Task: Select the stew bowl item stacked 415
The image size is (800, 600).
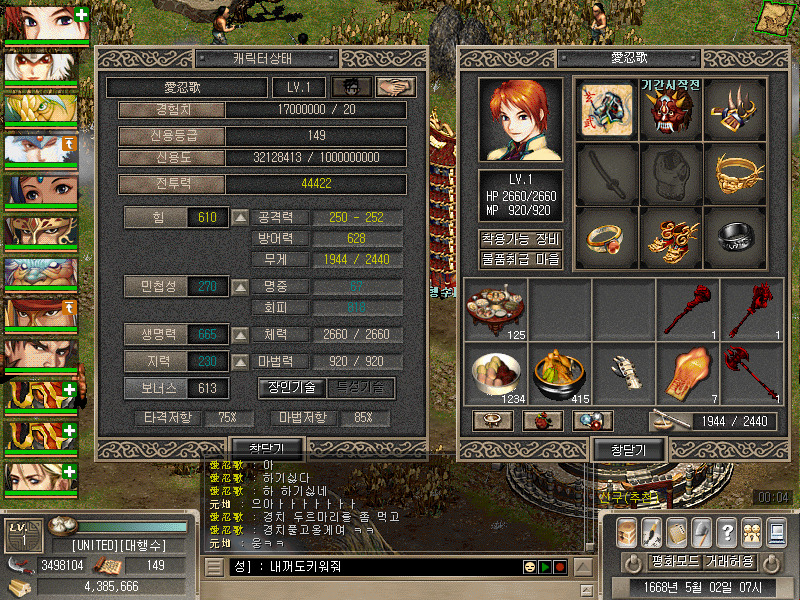Action: [x=559, y=374]
